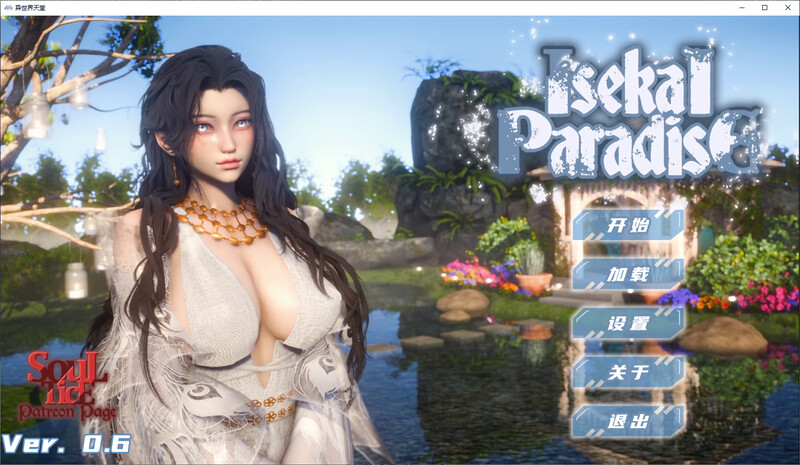
Task: Maximize the game window
Action: 764,7
